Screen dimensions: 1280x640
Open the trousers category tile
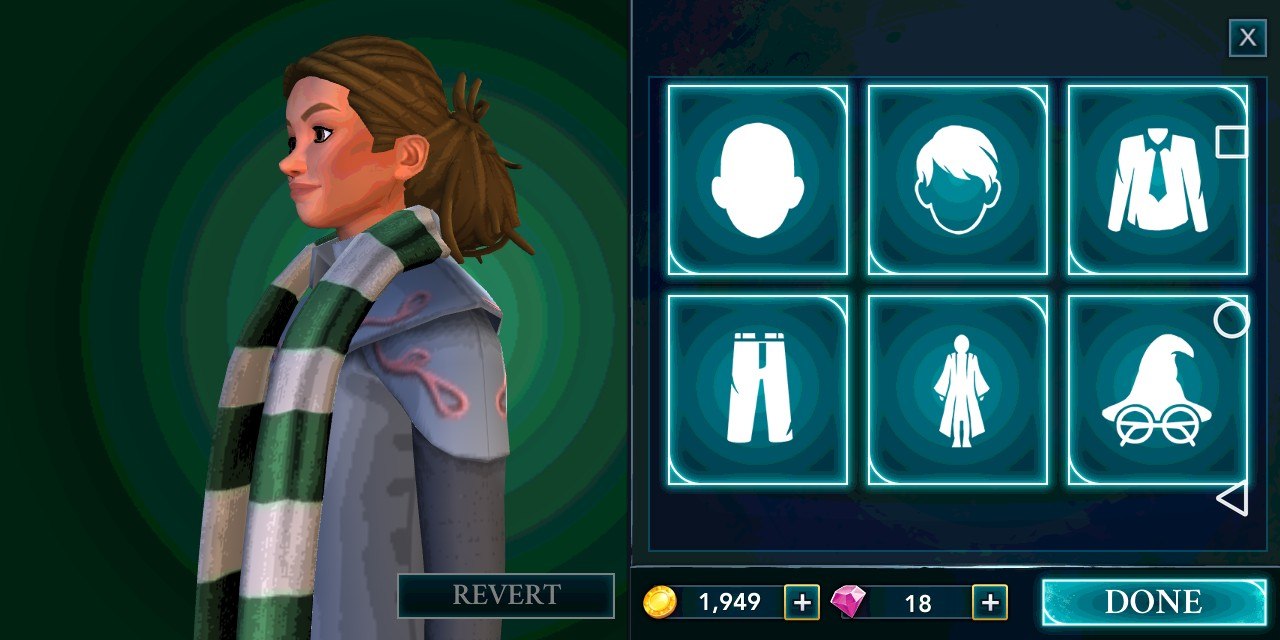(x=757, y=389)
